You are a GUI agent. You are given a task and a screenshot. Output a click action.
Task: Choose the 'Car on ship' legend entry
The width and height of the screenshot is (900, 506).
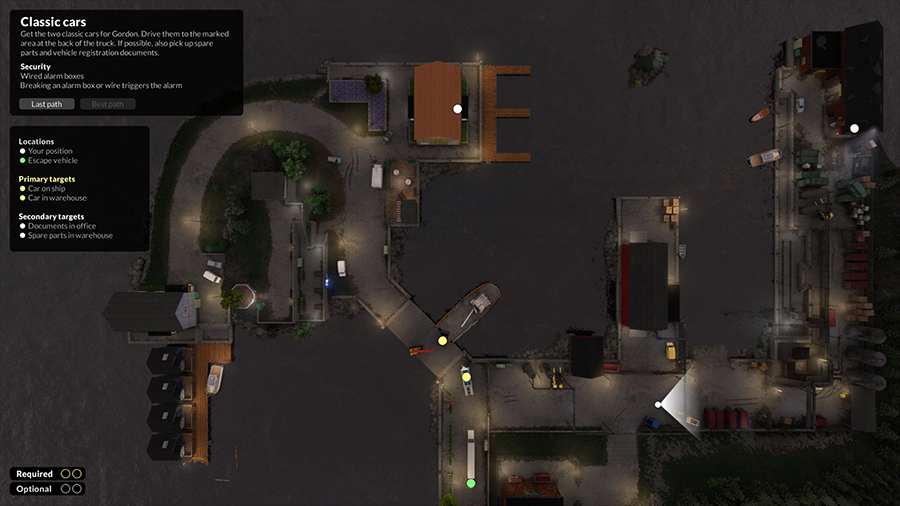tap(51, 189)
